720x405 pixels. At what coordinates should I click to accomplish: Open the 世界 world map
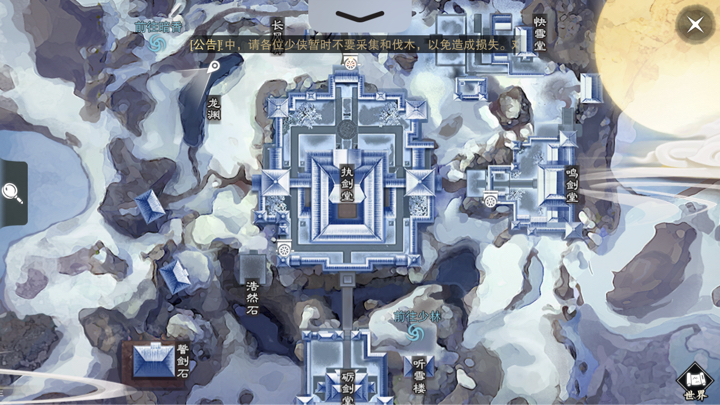[x=696, y=382]
